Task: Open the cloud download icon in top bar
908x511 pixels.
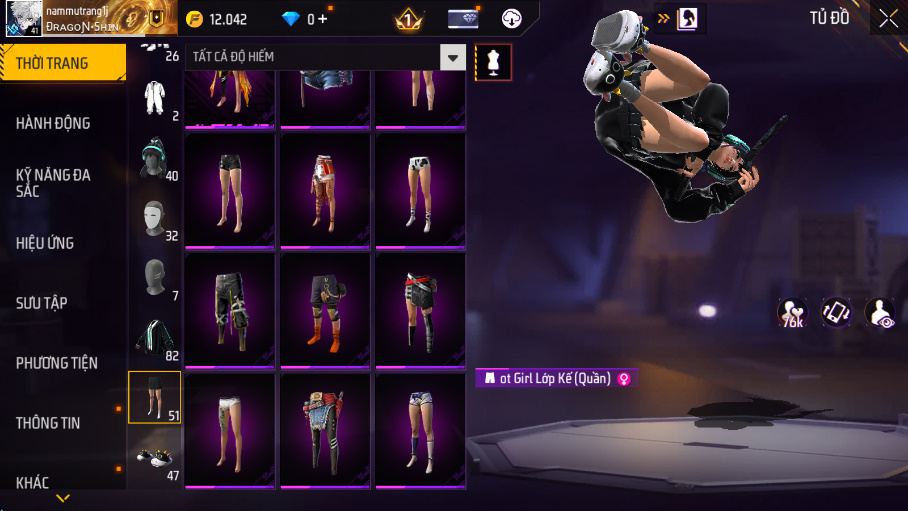Action: [512, 18]
